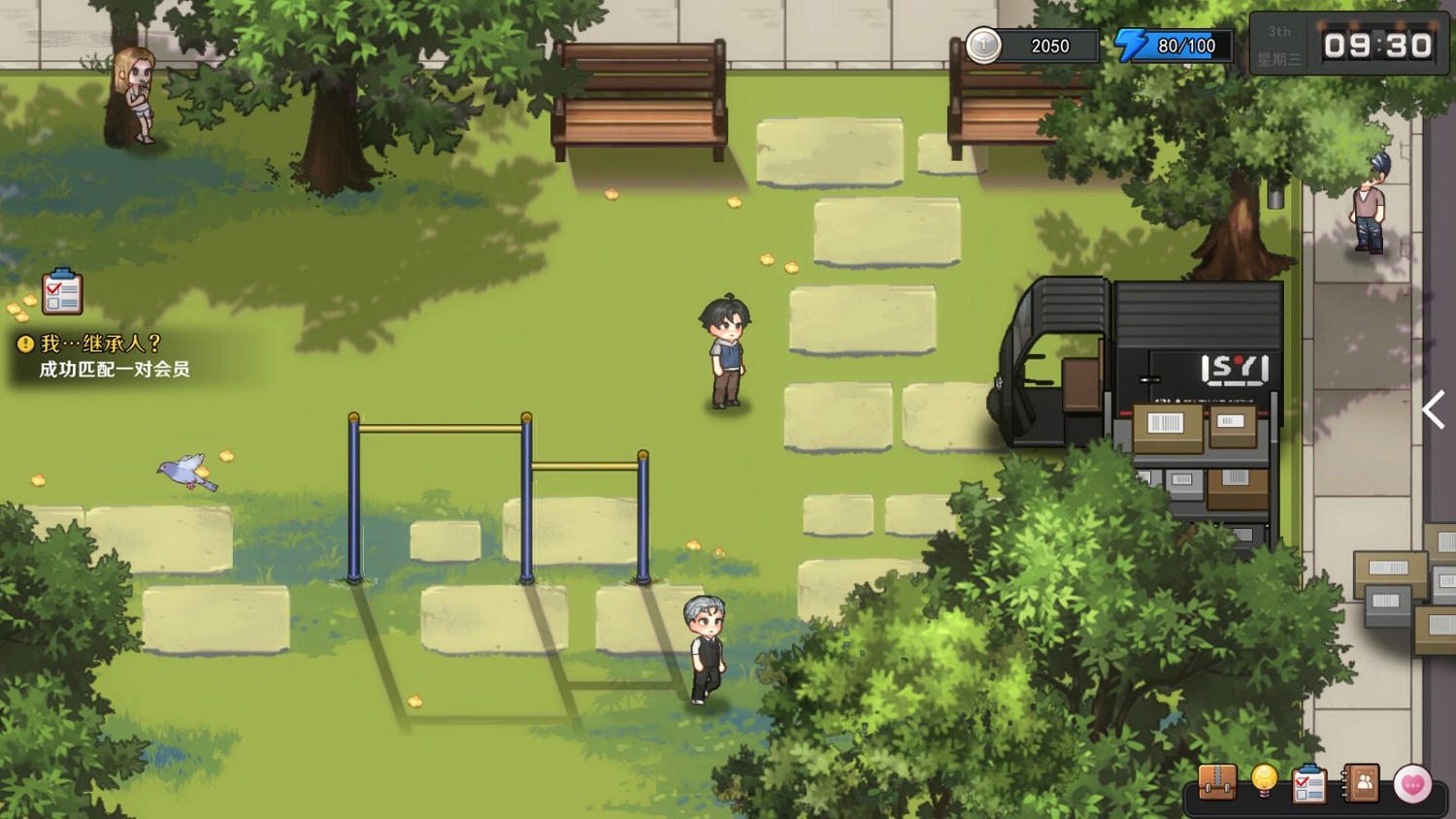Click the silver coin currency icon

coord(983,45)
